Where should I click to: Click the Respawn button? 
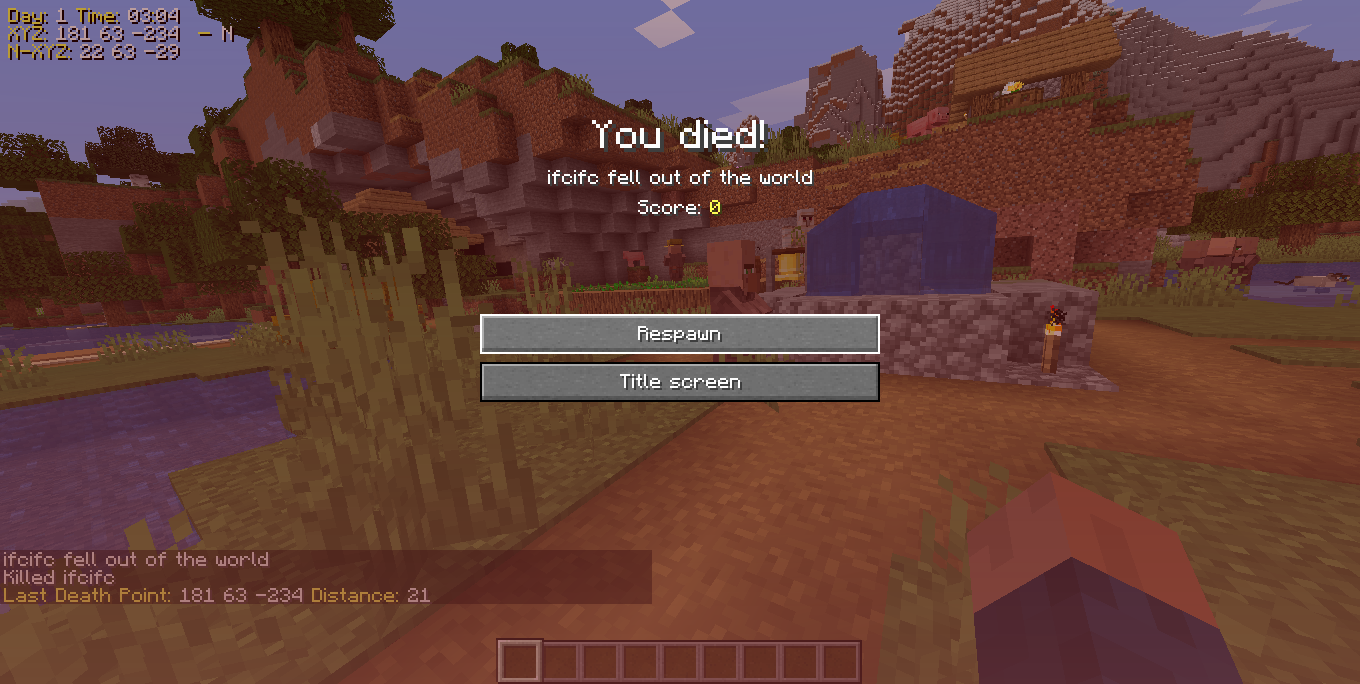pos(679,334)
